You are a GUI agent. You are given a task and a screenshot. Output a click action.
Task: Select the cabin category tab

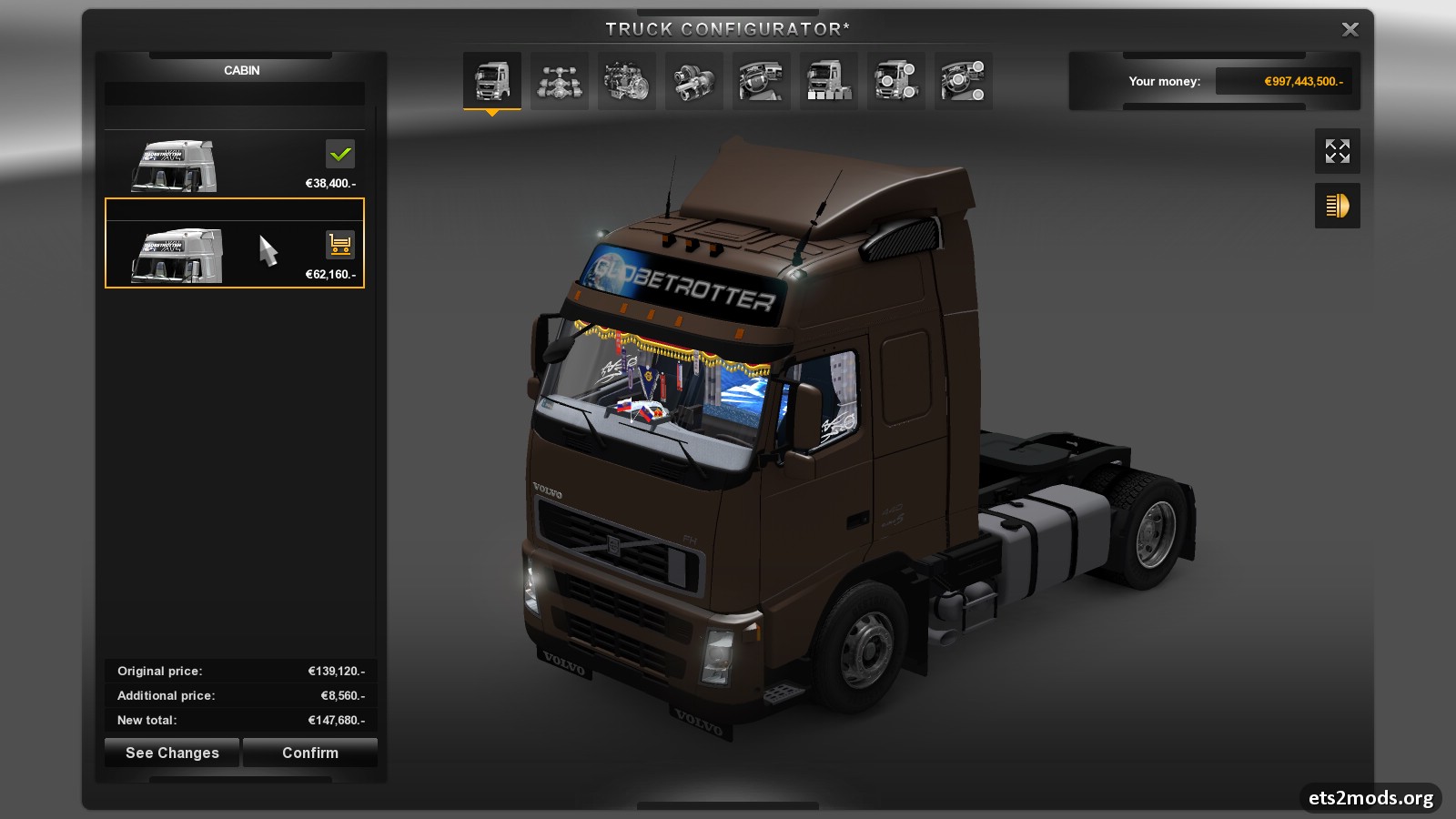(x=491, y=81)
